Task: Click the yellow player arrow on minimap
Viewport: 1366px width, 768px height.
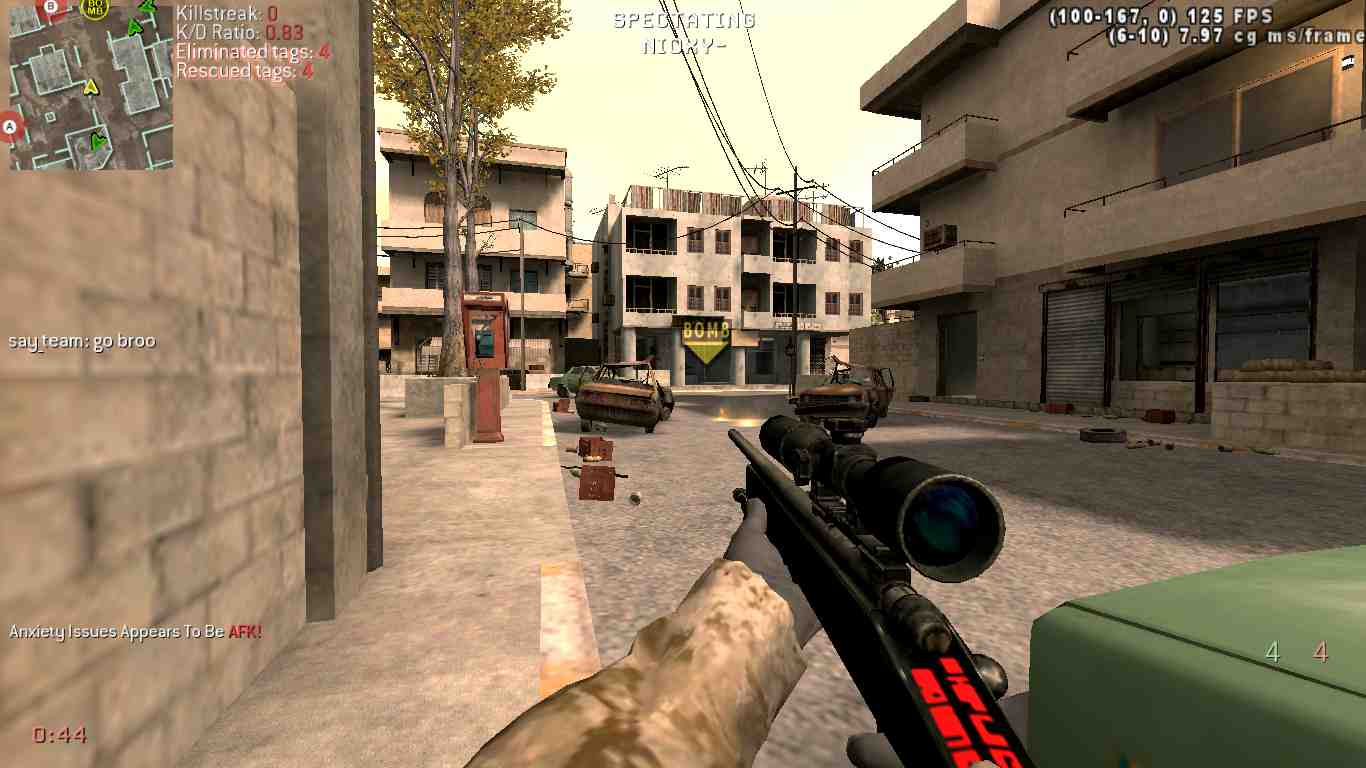Action: (x=91, y=87)
